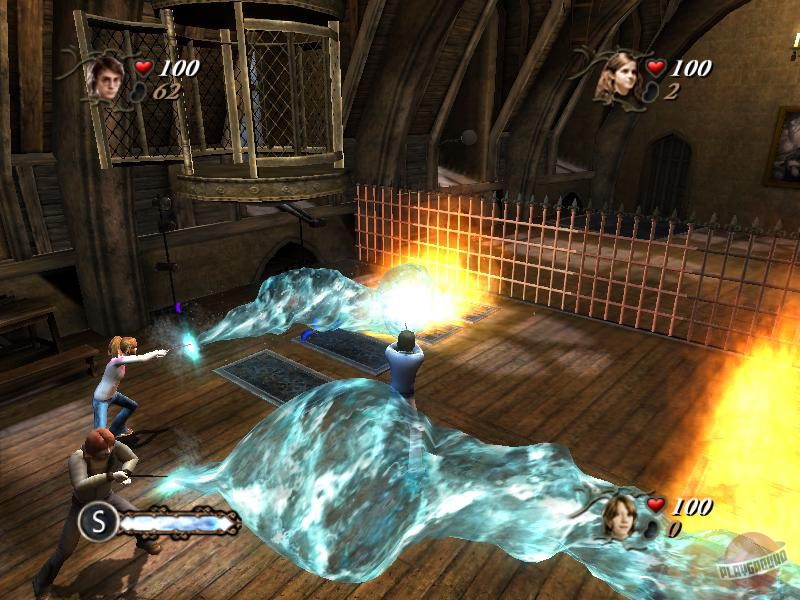Open the Playground watermark logo
Screen dimensions: 800x600
[x=759, y=571]
